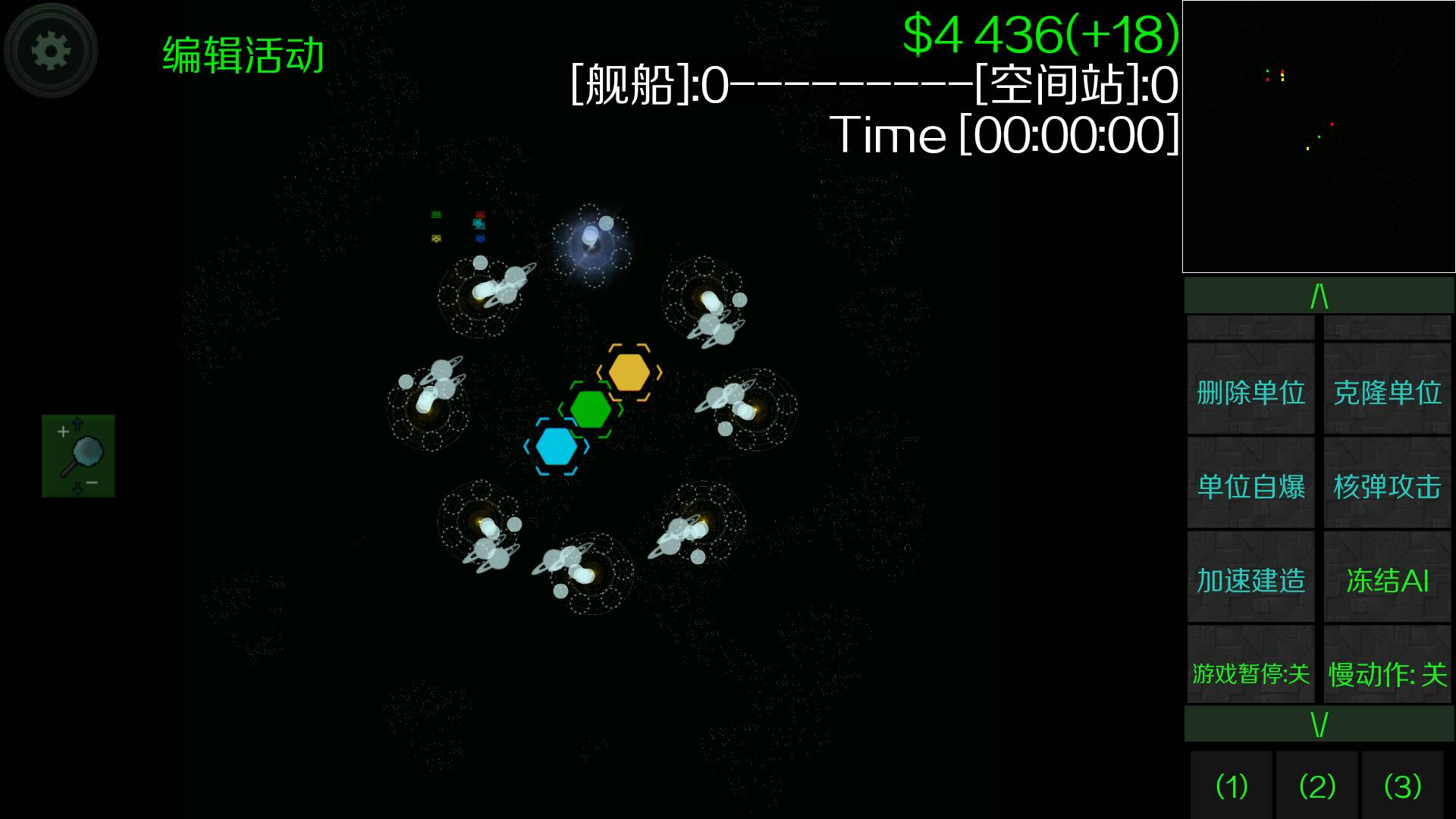Use the 删除单位 delete unit tool
The image size is (1456, 819).
1250,394
